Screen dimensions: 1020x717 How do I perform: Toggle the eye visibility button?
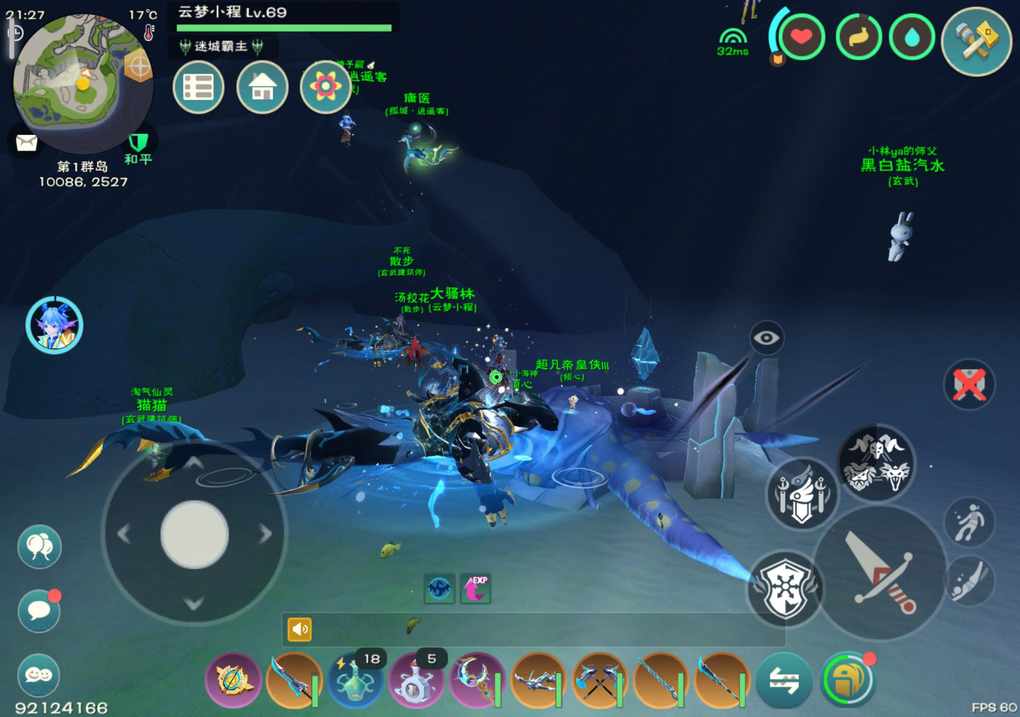click(767, 338)
